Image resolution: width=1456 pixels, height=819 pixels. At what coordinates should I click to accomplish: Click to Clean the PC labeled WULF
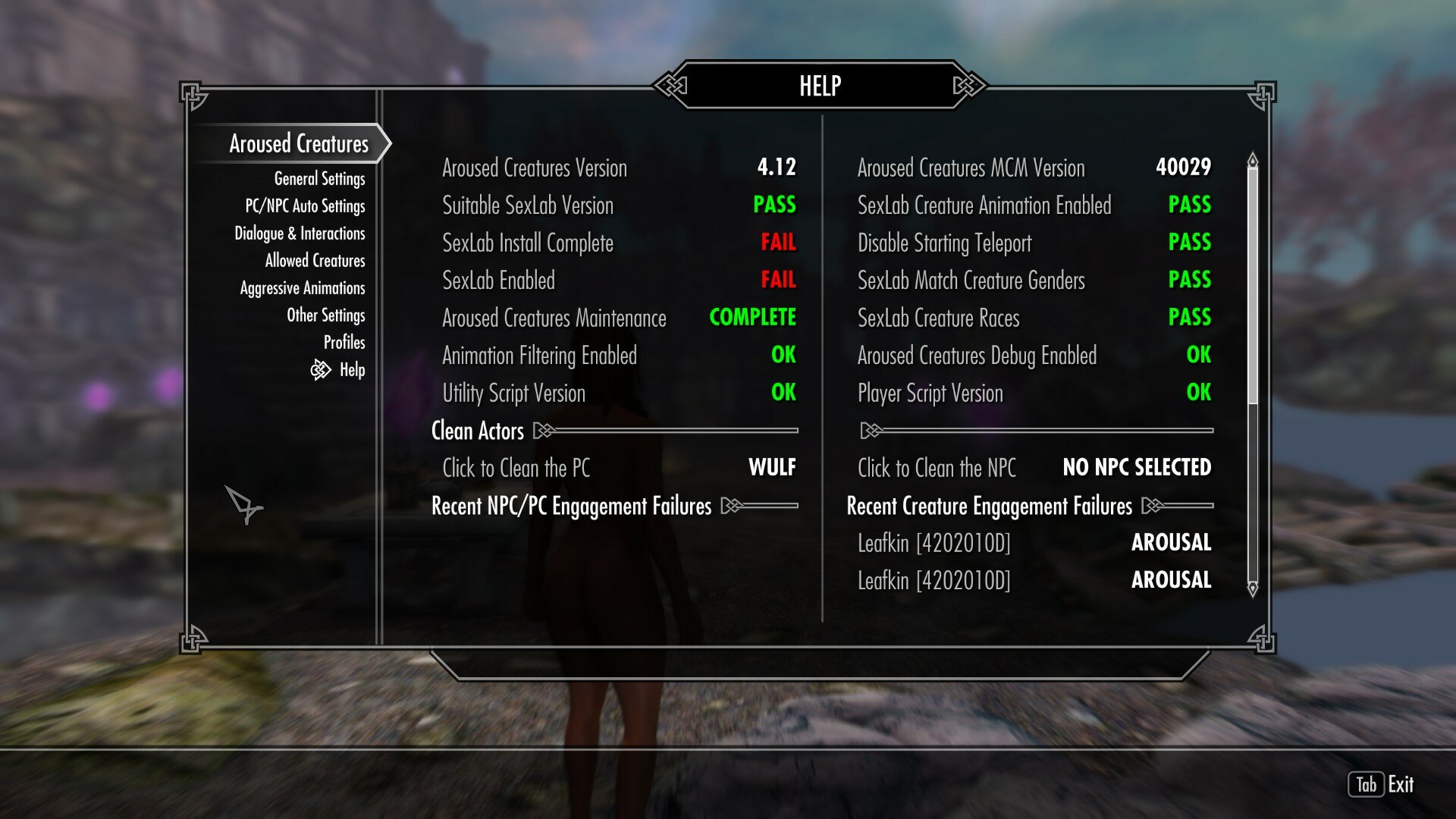pyautogui.click(x=607, y=468)
